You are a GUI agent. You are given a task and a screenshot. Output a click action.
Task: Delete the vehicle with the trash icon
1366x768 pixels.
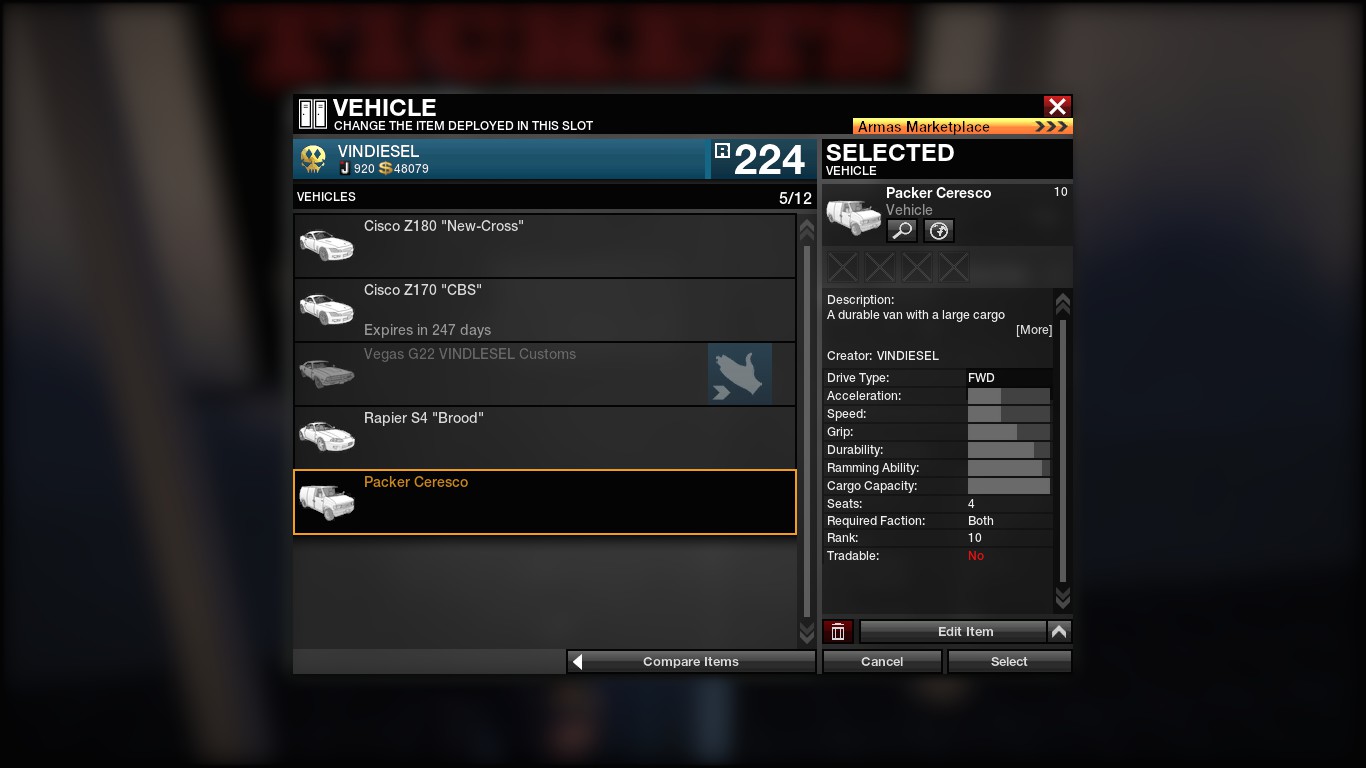838,631
